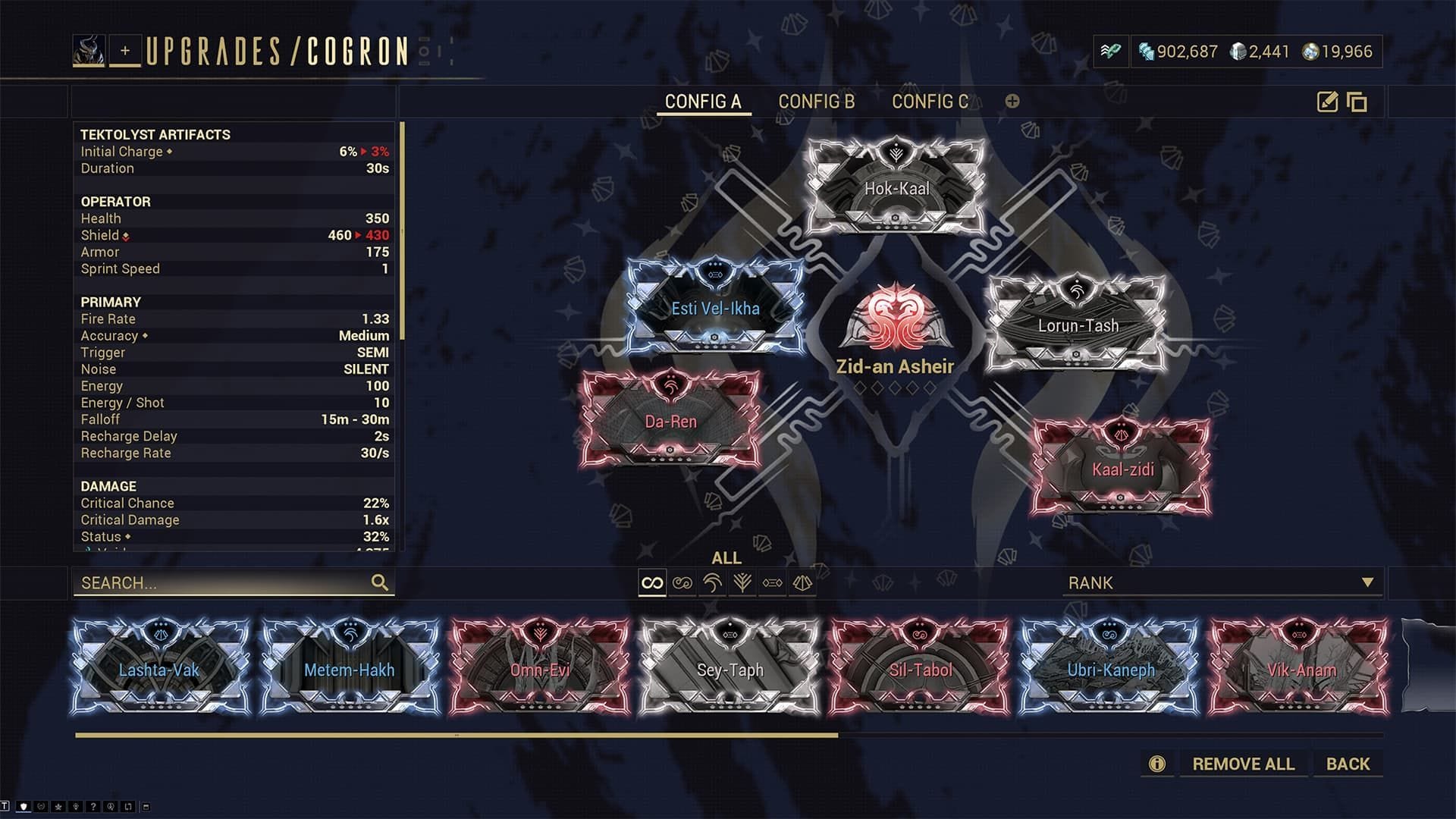The image size is (1456, 819).
Task: Toggle the fern-shaped artifact filter
Action: coord(741,584)
